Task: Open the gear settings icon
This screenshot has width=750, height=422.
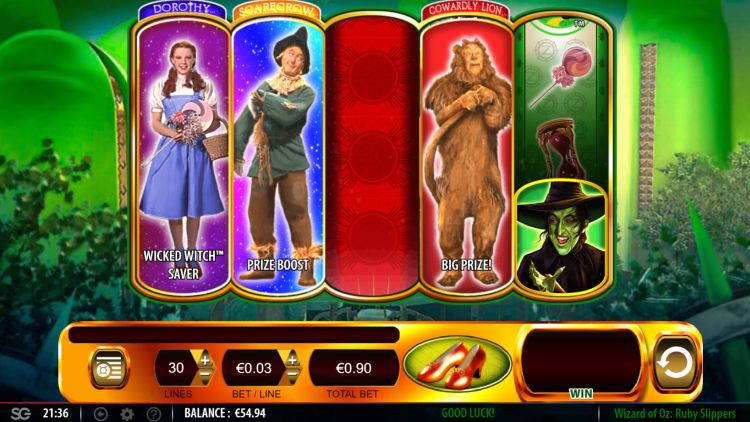Action: pos(127,413)
